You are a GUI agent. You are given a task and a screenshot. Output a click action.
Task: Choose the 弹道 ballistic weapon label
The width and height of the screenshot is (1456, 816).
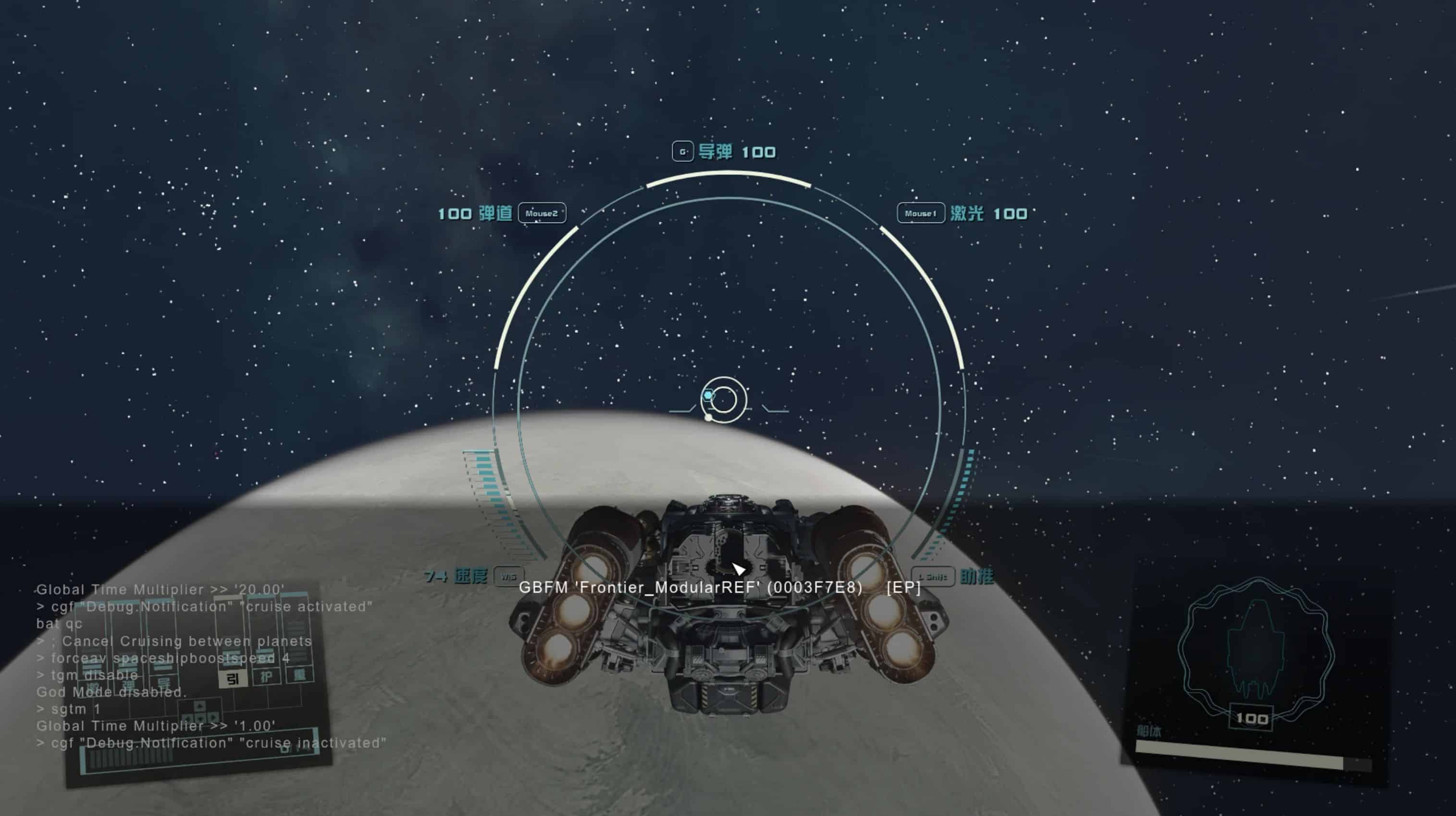pyautogui.click(x=495, y=213)
